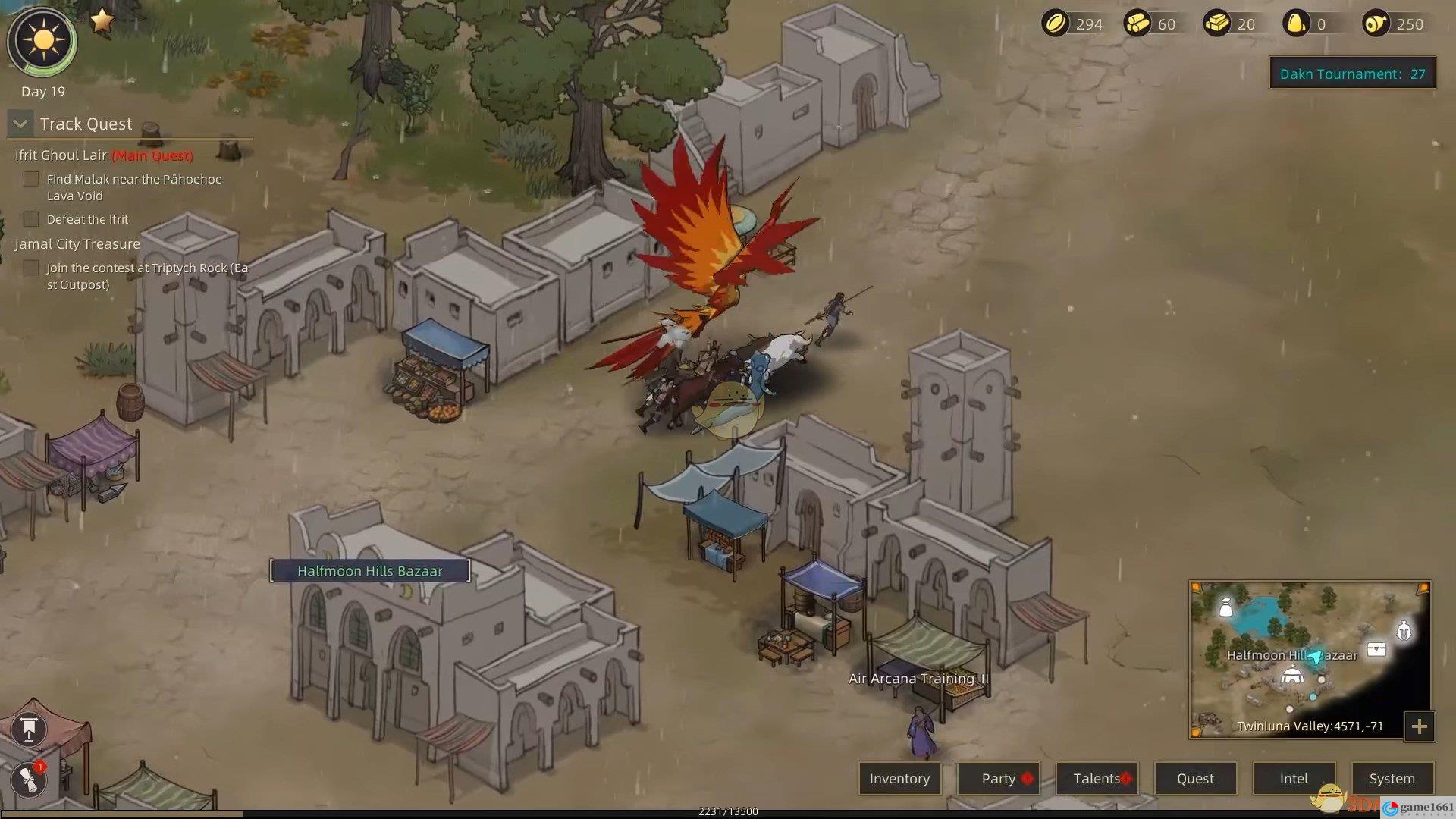1456x819 pixels.
Task: Expand the minimap with the plus button
Action: tap(1419, 726)
